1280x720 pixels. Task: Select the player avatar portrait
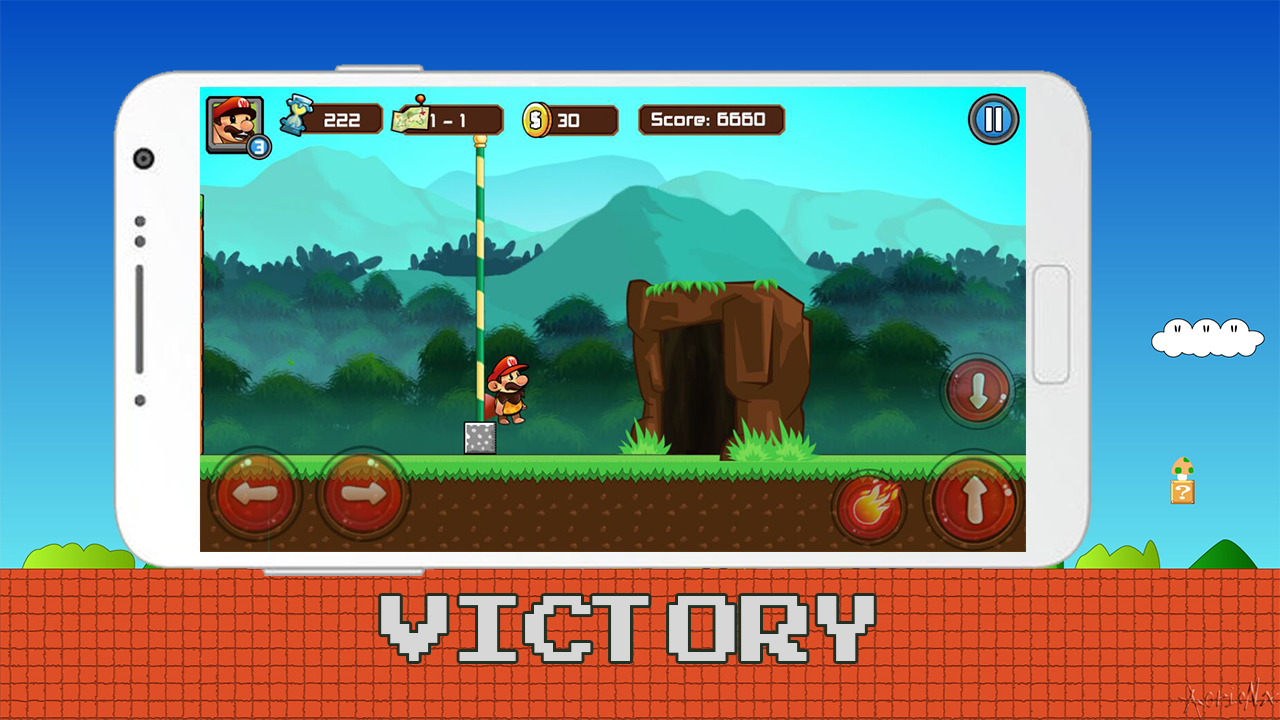[x=232, y=120]
